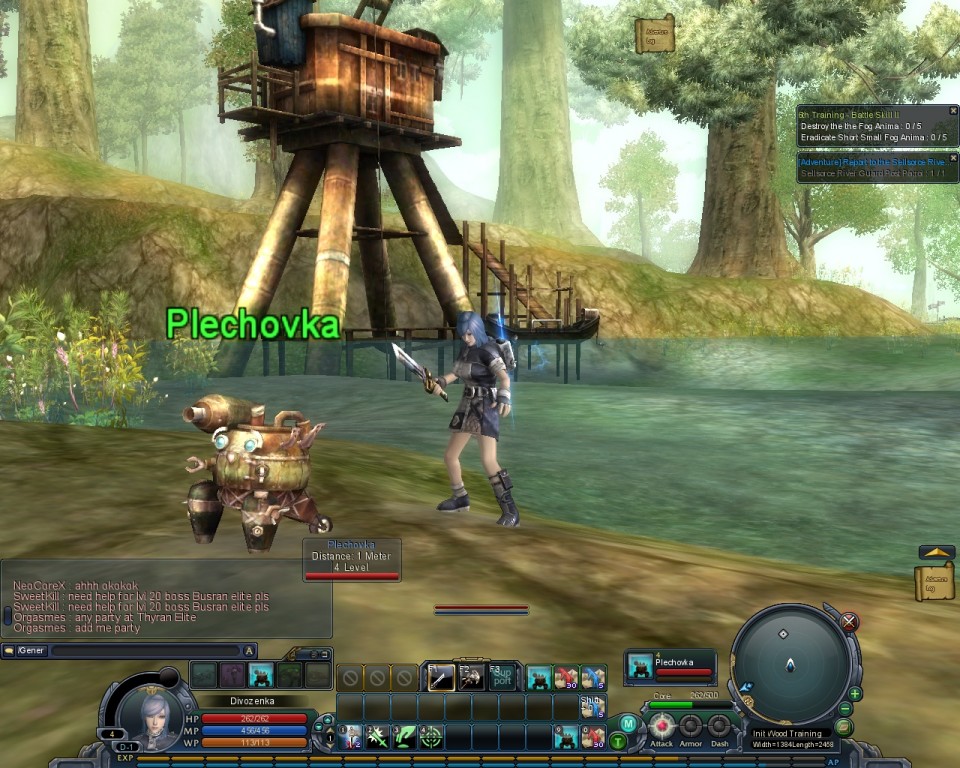Select the F1 sword weapon slot
The width and height of the screenshot is (960, 768).
click(x=441, y=677)
